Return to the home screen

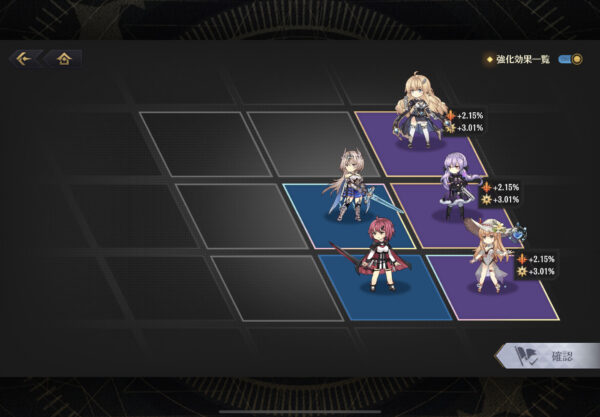pos(63,58)
